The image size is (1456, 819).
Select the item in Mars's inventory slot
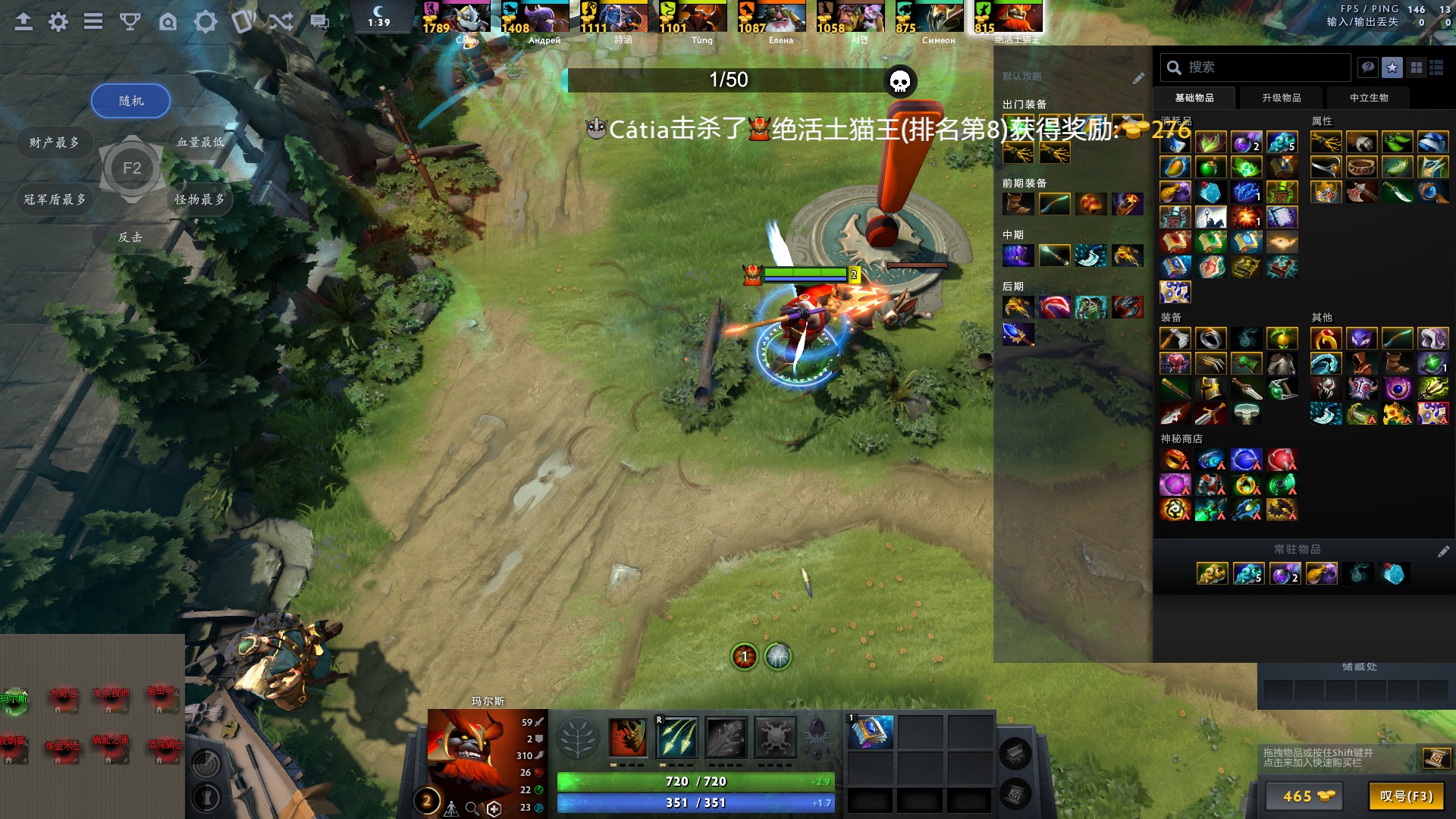click(871, 733)
